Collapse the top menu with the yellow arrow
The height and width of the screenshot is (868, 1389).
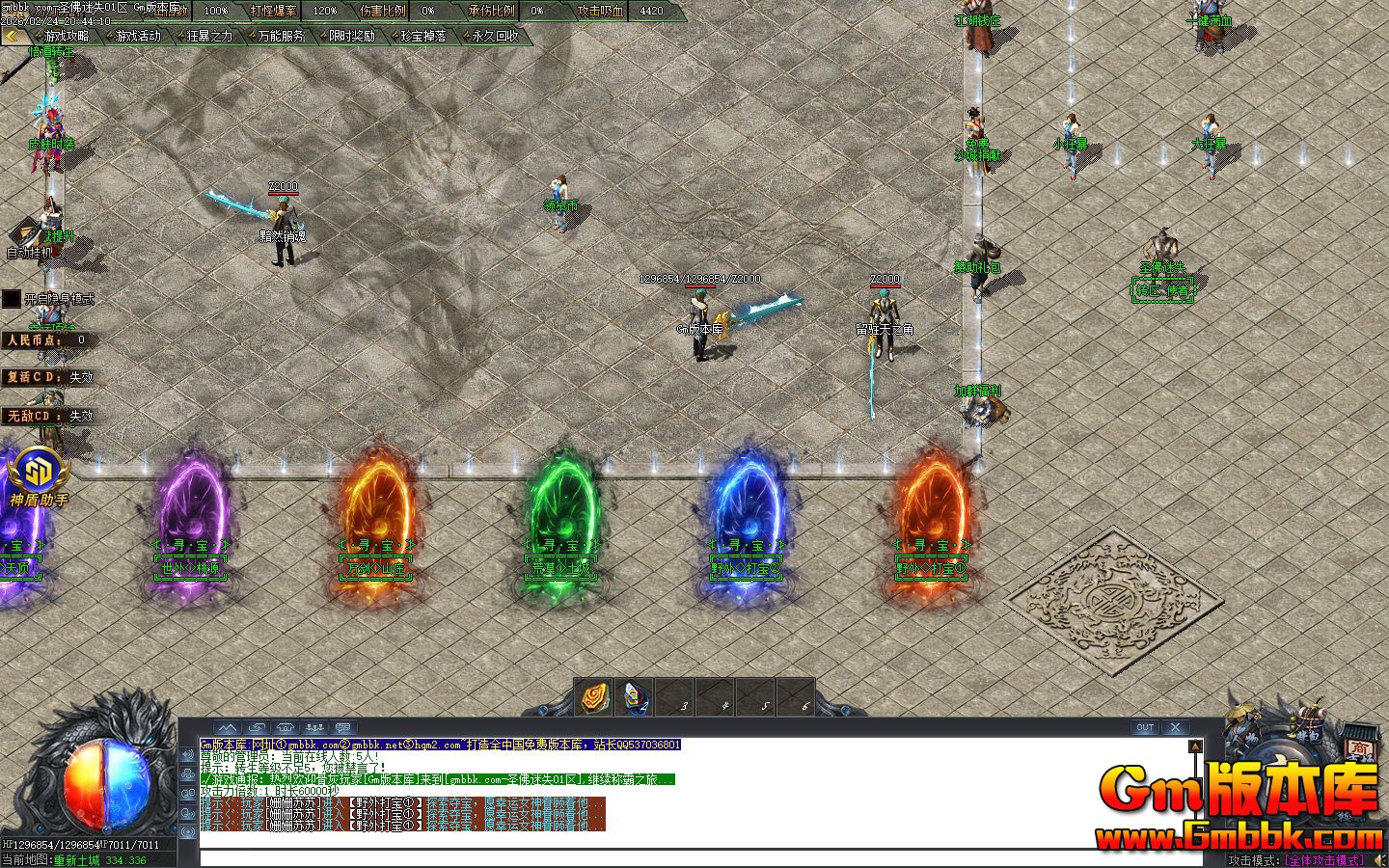[13, 36]
